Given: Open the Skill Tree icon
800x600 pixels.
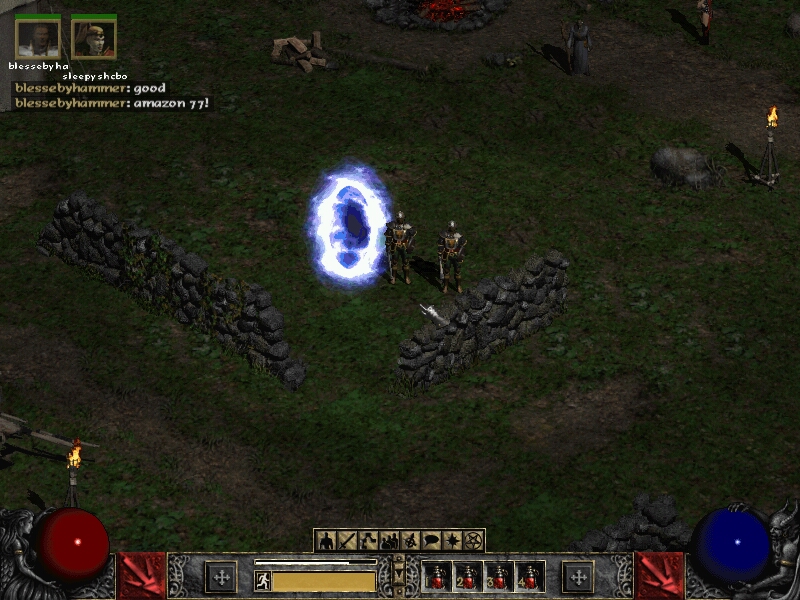Looking at the screenshot, I should [x=368, y=541].
